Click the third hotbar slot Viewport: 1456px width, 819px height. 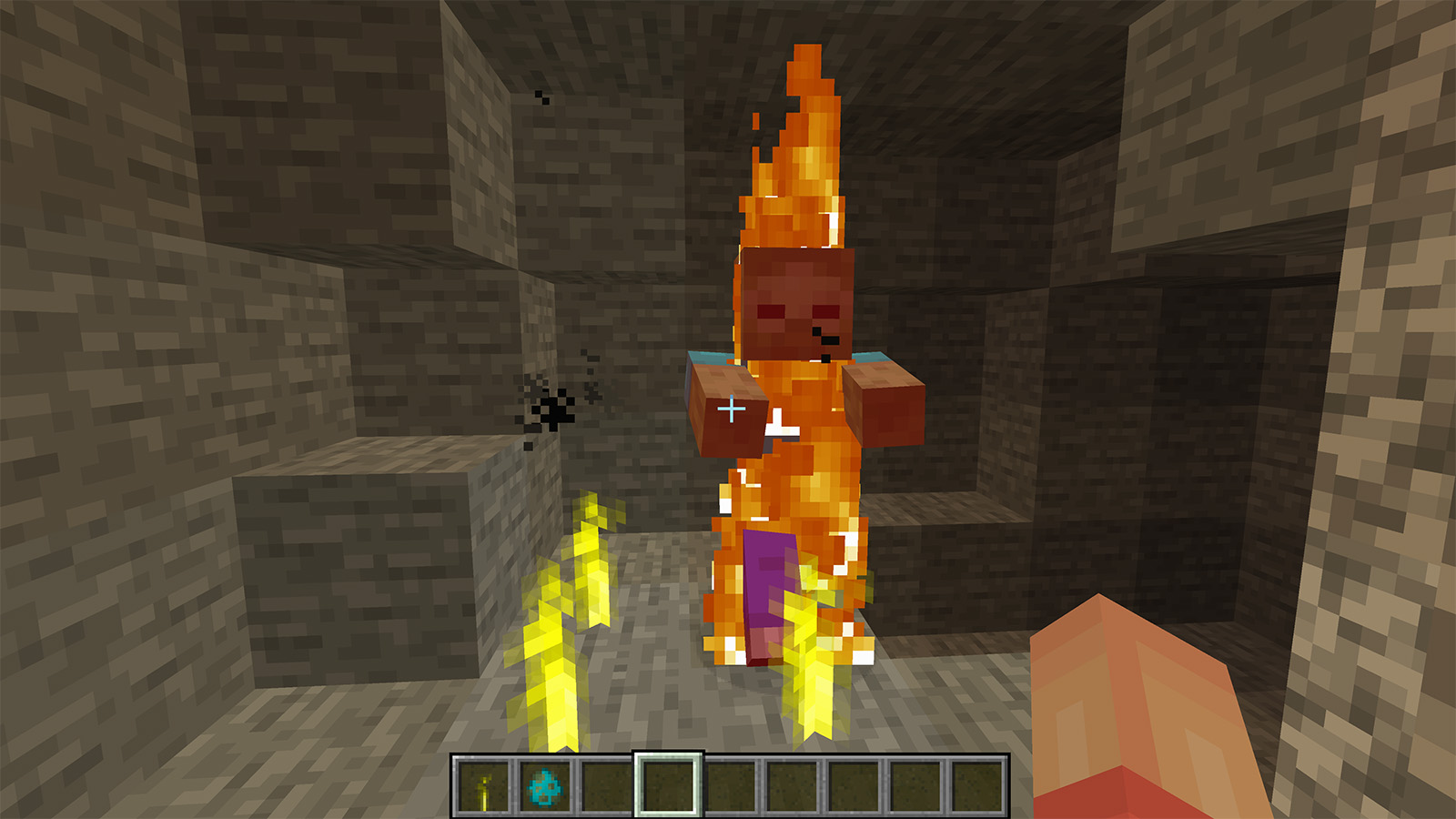click(x=605, y=786)
